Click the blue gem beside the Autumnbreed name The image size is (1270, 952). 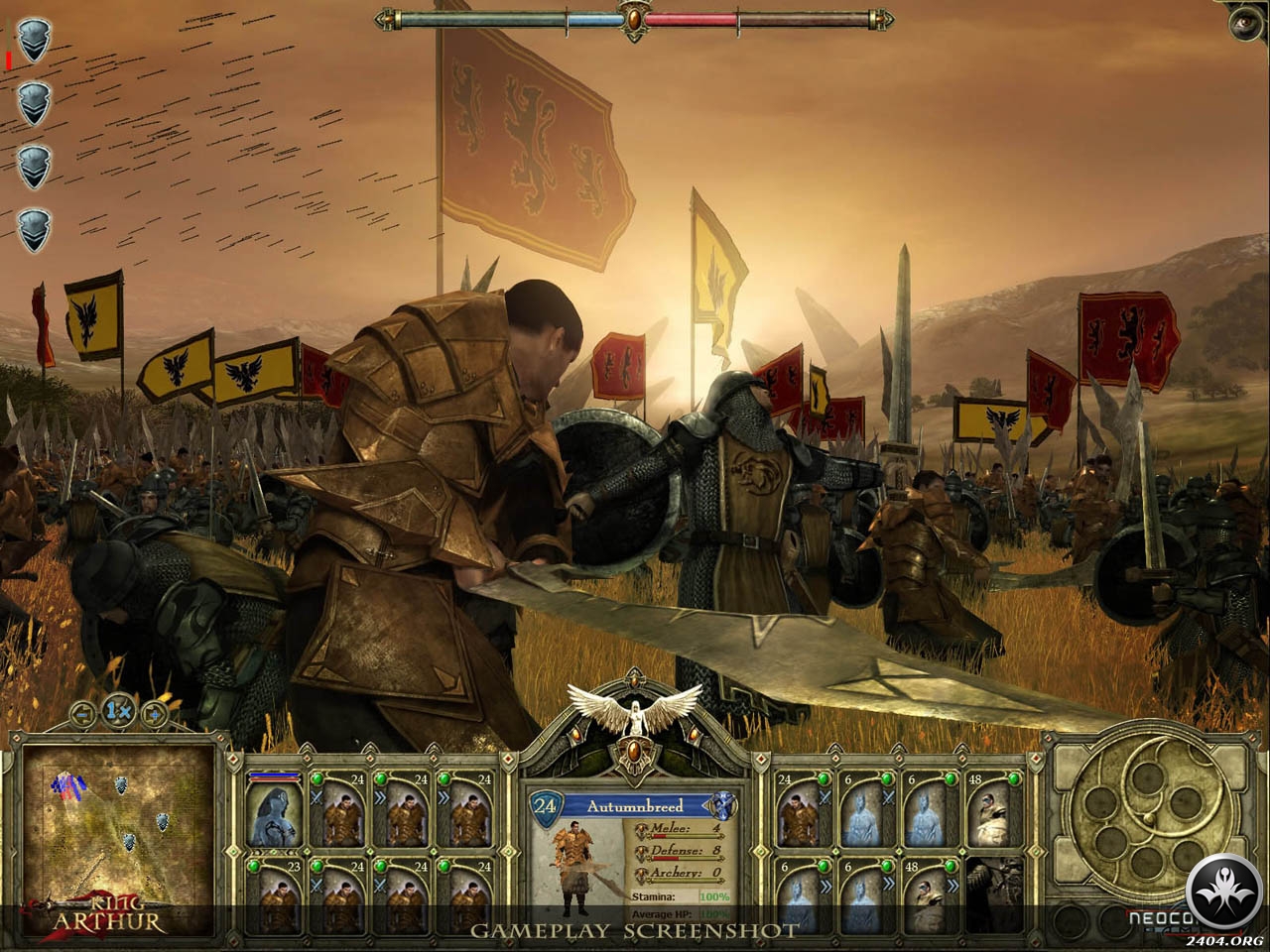click(x=723, y=805)
